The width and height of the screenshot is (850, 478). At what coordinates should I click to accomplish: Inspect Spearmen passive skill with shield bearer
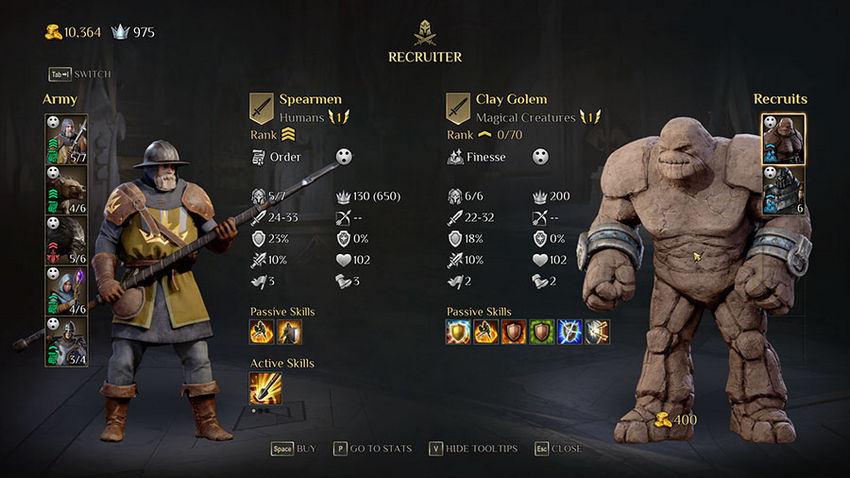[x=289, y=331]
